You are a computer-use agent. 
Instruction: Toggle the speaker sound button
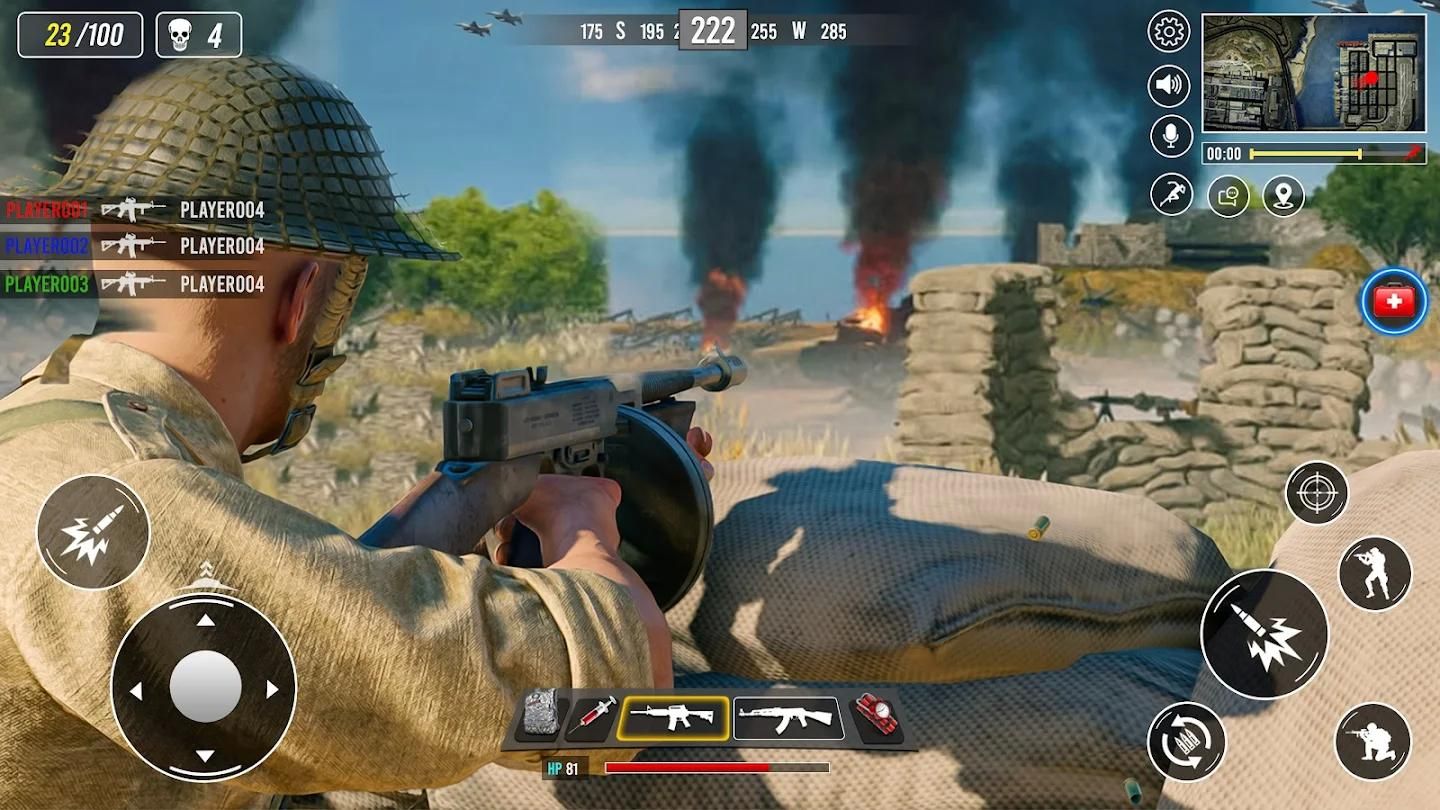[x=1168, y=86]
